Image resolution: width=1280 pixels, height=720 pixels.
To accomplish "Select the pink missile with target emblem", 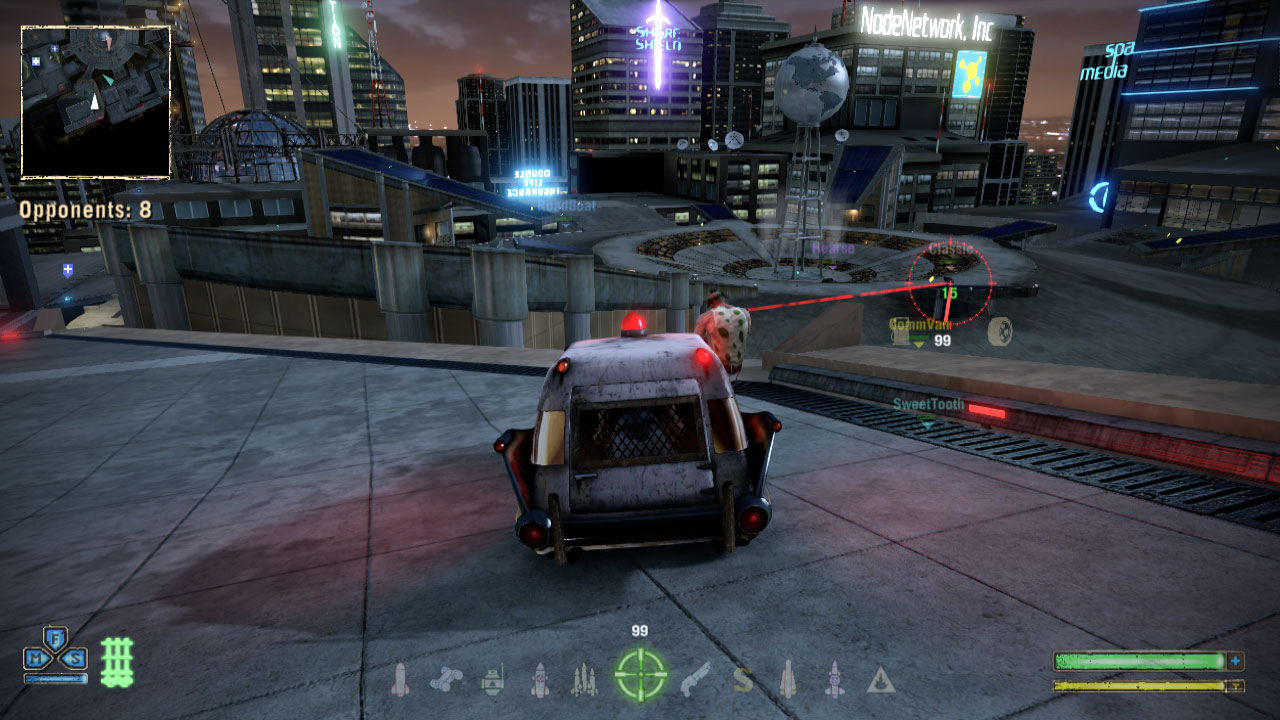I will pos(540,680).
